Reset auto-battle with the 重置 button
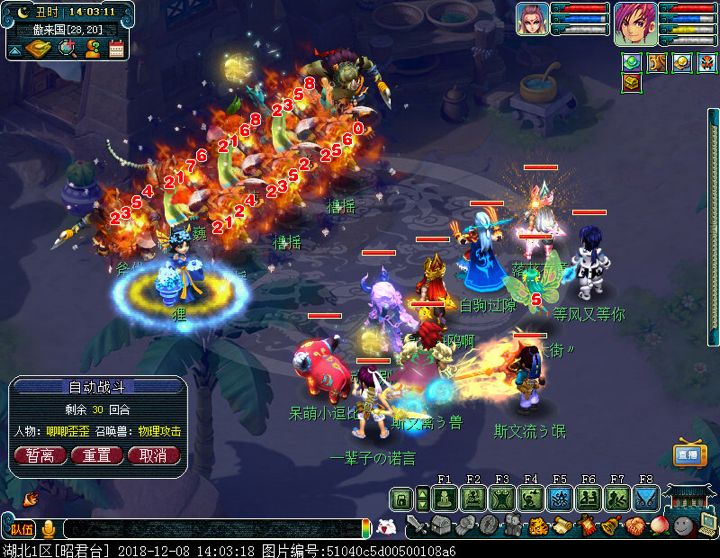This screenshot has height=558, width=720. [x=97, y=455]
